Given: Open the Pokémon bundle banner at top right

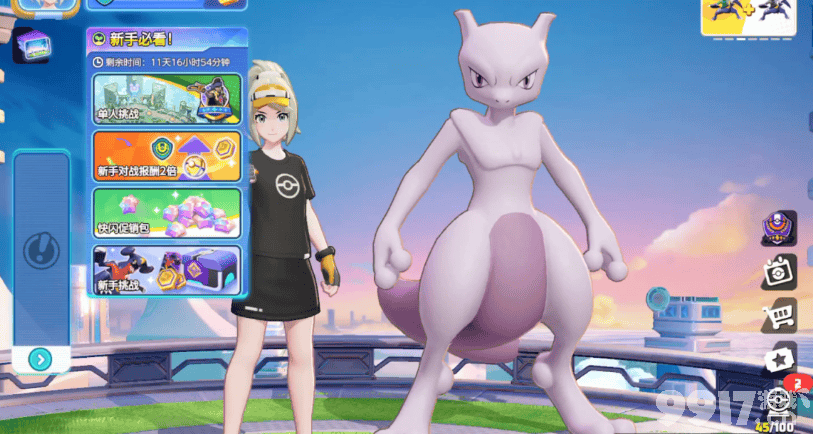Looking at the screenshot, I should point(748,18).
